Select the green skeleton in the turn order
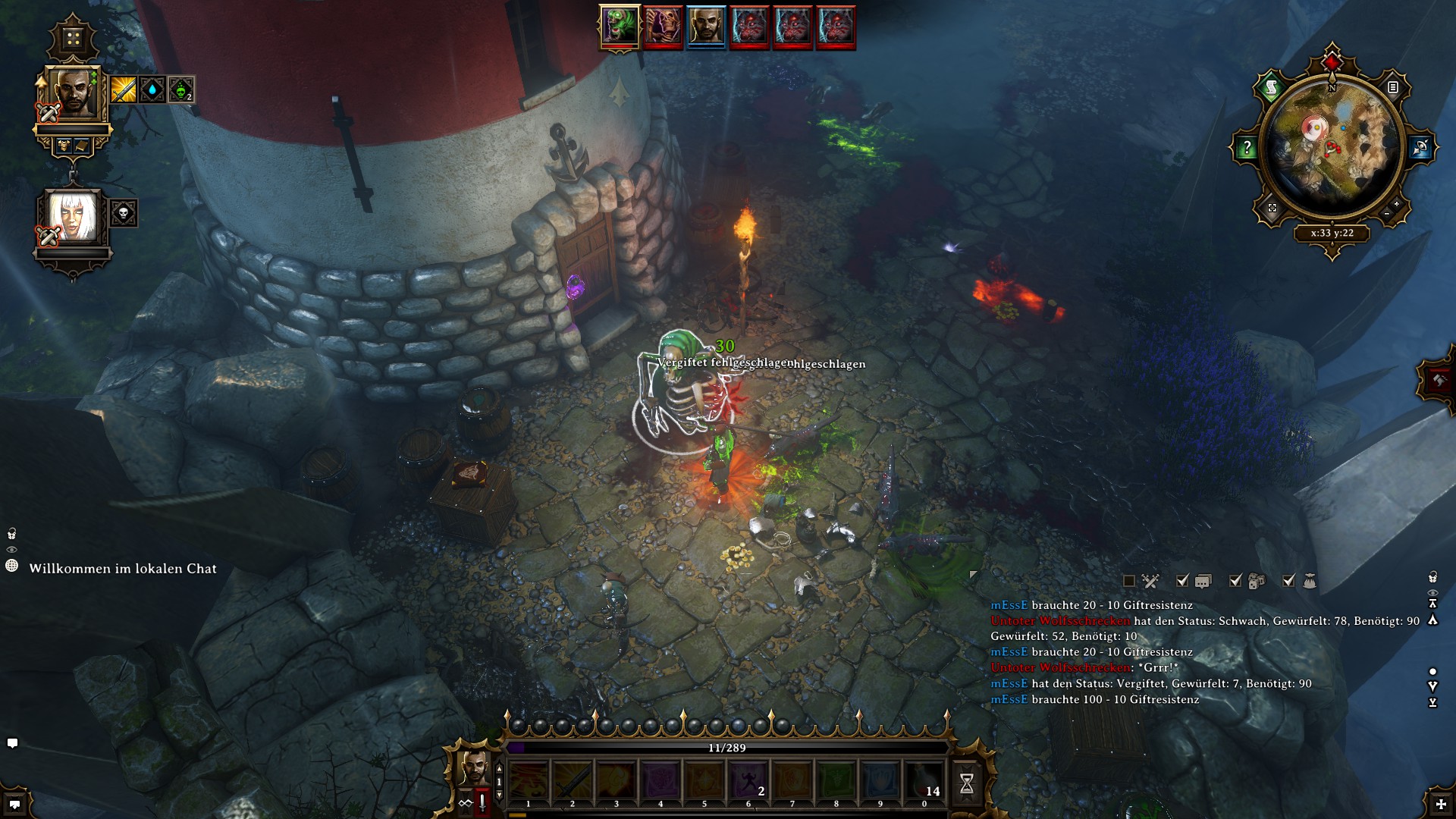 pyautogui.click(x=620, y=27)
